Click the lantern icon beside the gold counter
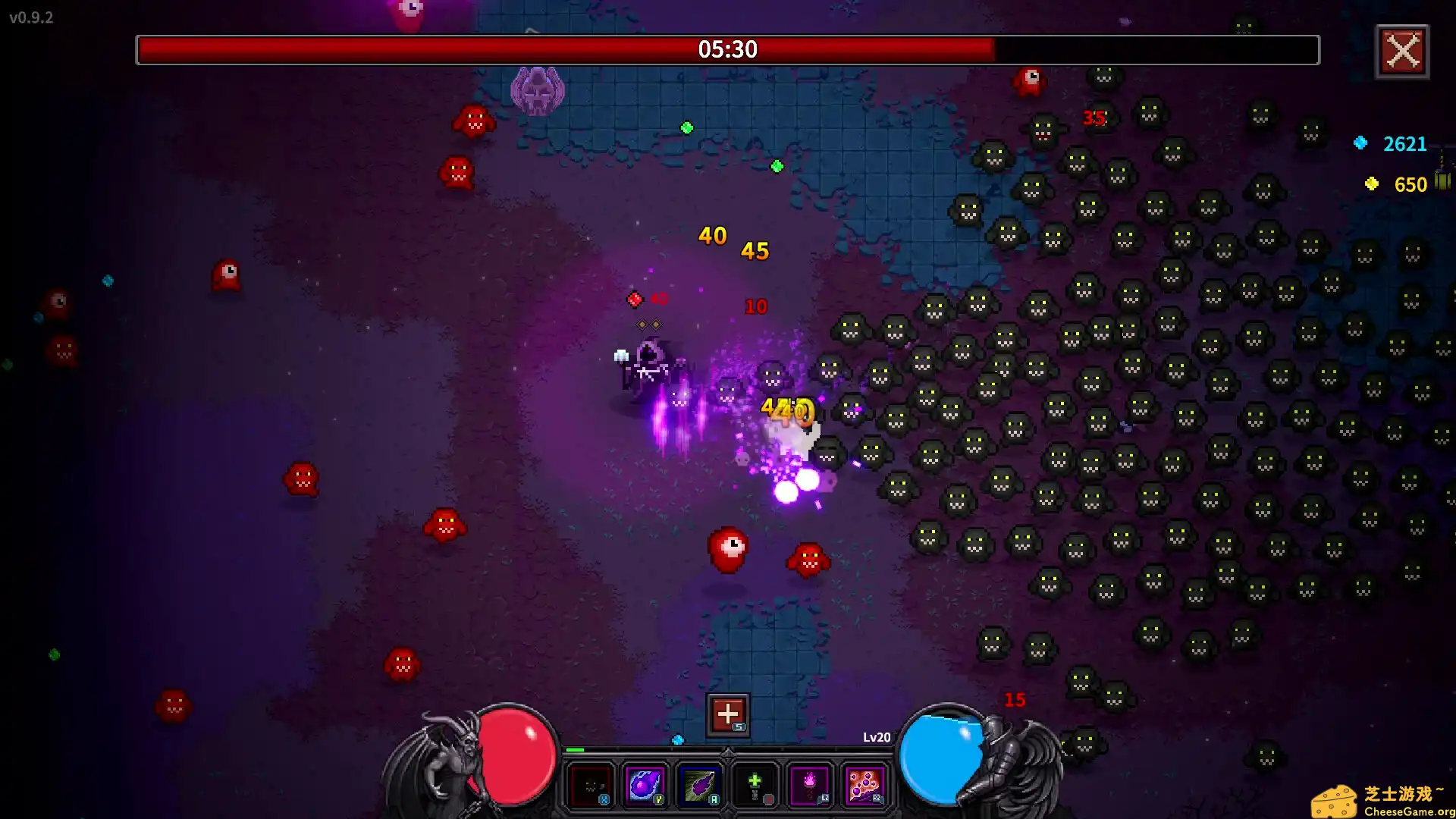 (x=1440, y=183)
